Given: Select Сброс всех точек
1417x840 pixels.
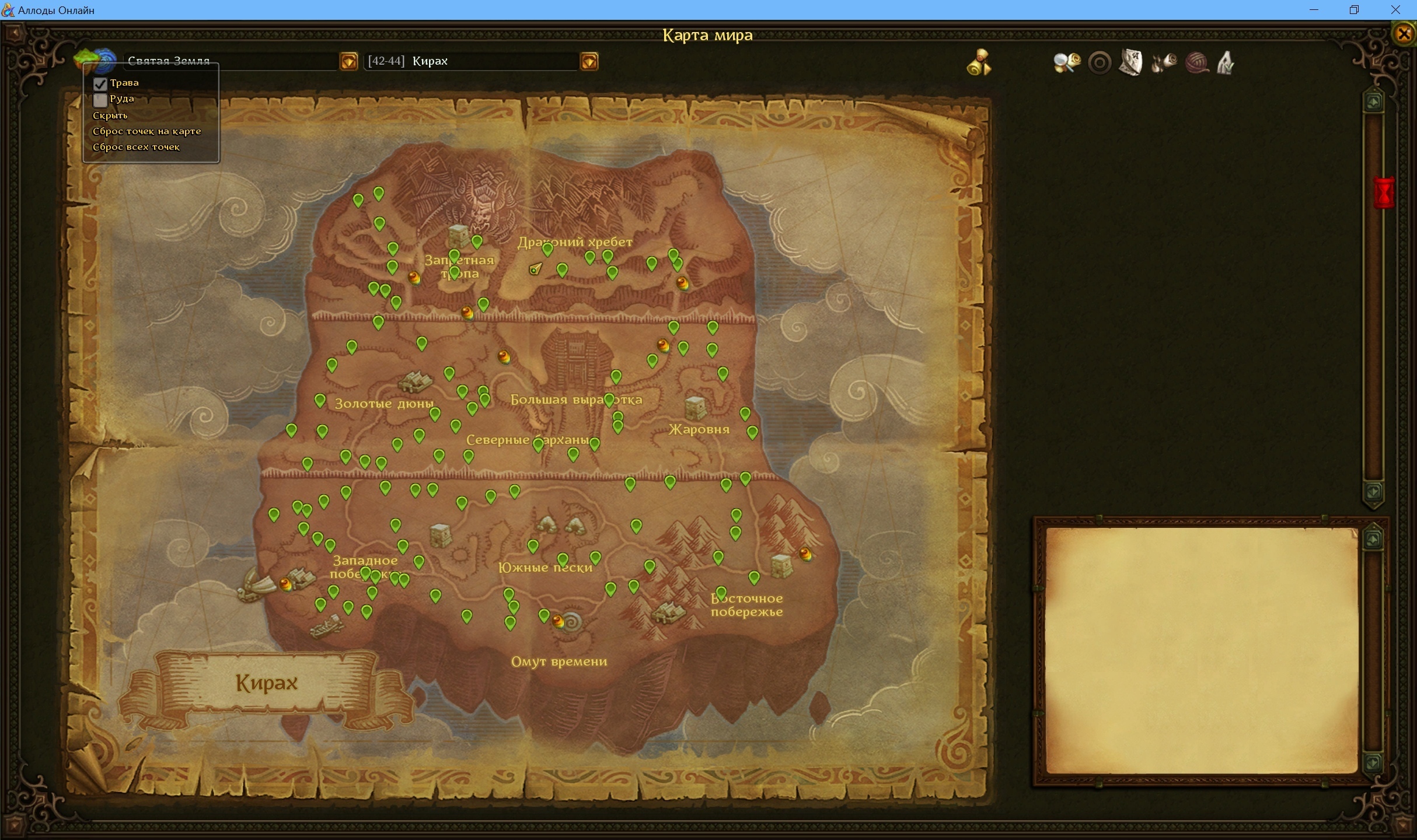Looking at the screenshot, I should 136,147.
